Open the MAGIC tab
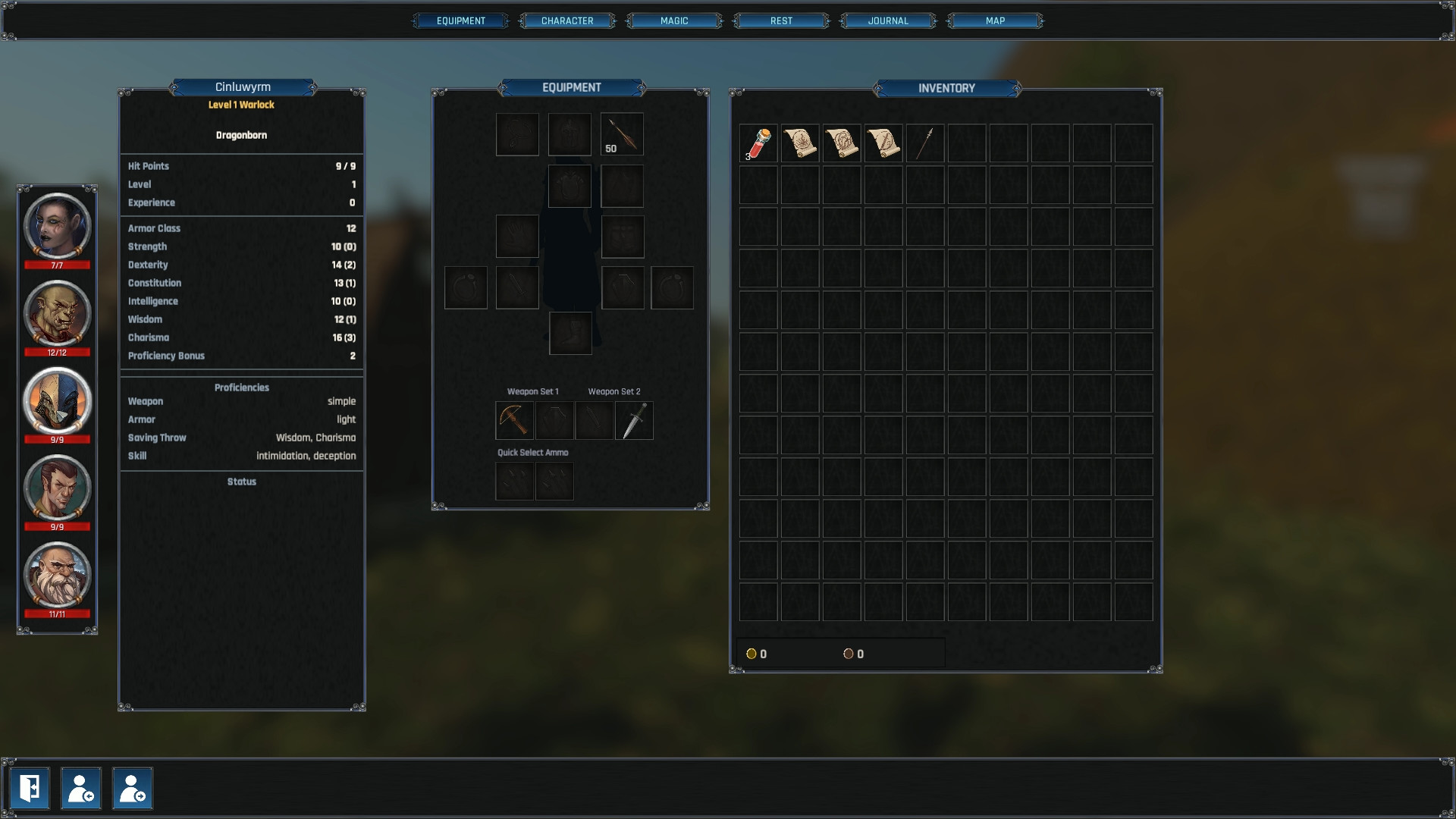 pyautogui.click(x=673, y=20)
